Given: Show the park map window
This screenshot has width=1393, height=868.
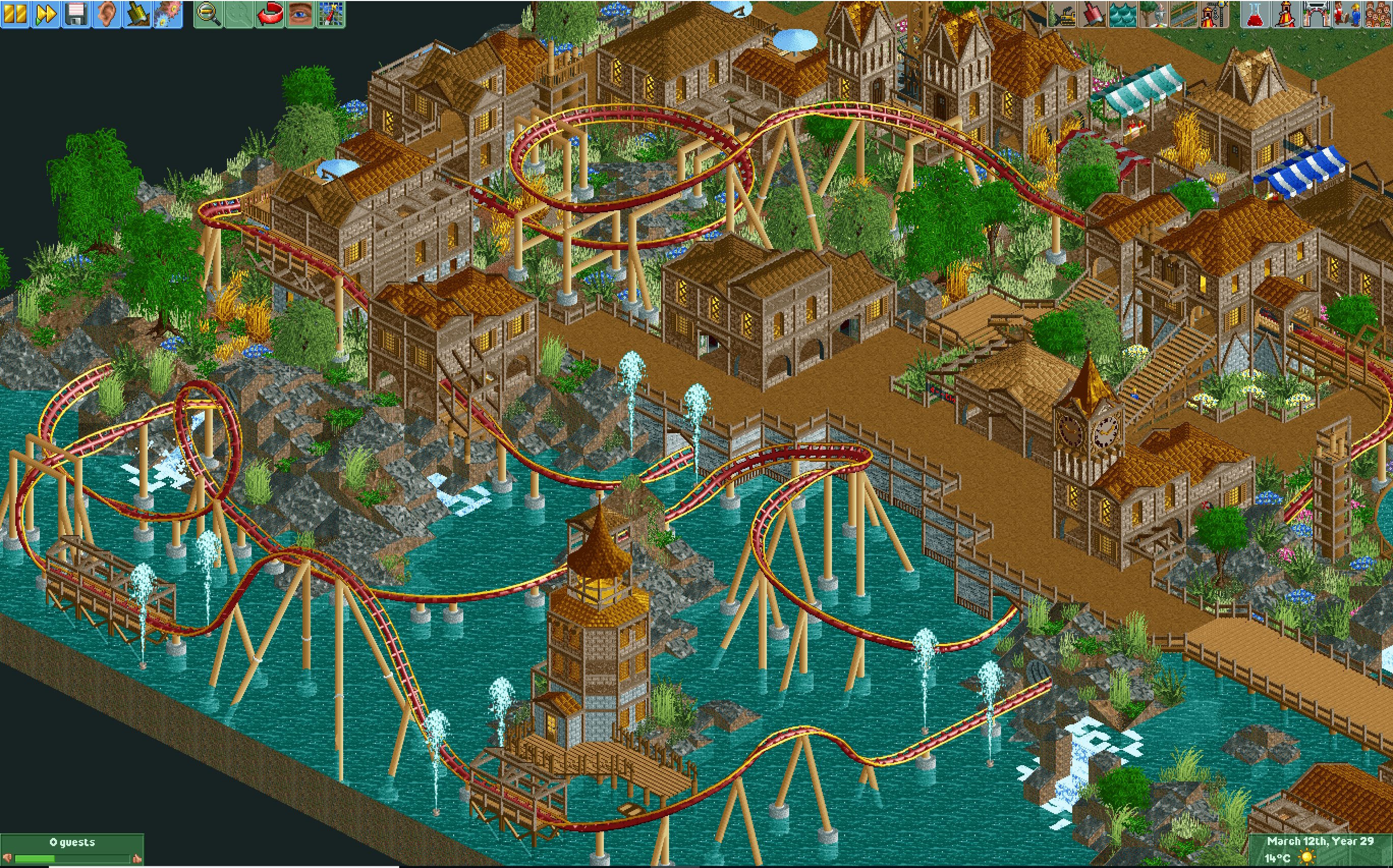Looking at the screenshot, I should 330,14.
